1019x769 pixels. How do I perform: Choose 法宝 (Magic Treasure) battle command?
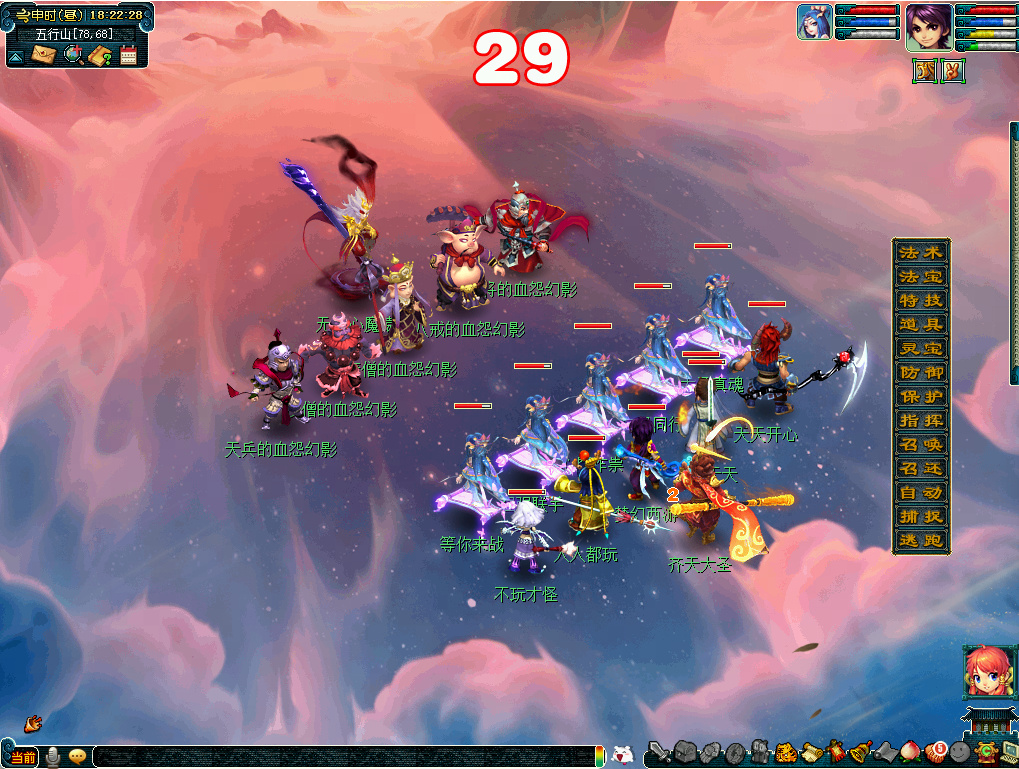point(920,276)
